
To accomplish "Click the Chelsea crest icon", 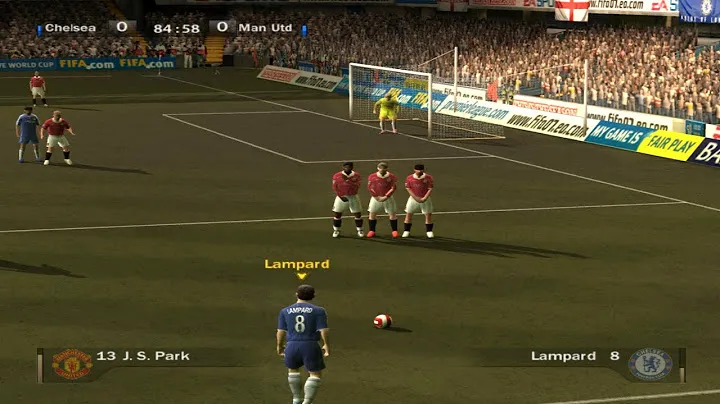I will (650, 364).
